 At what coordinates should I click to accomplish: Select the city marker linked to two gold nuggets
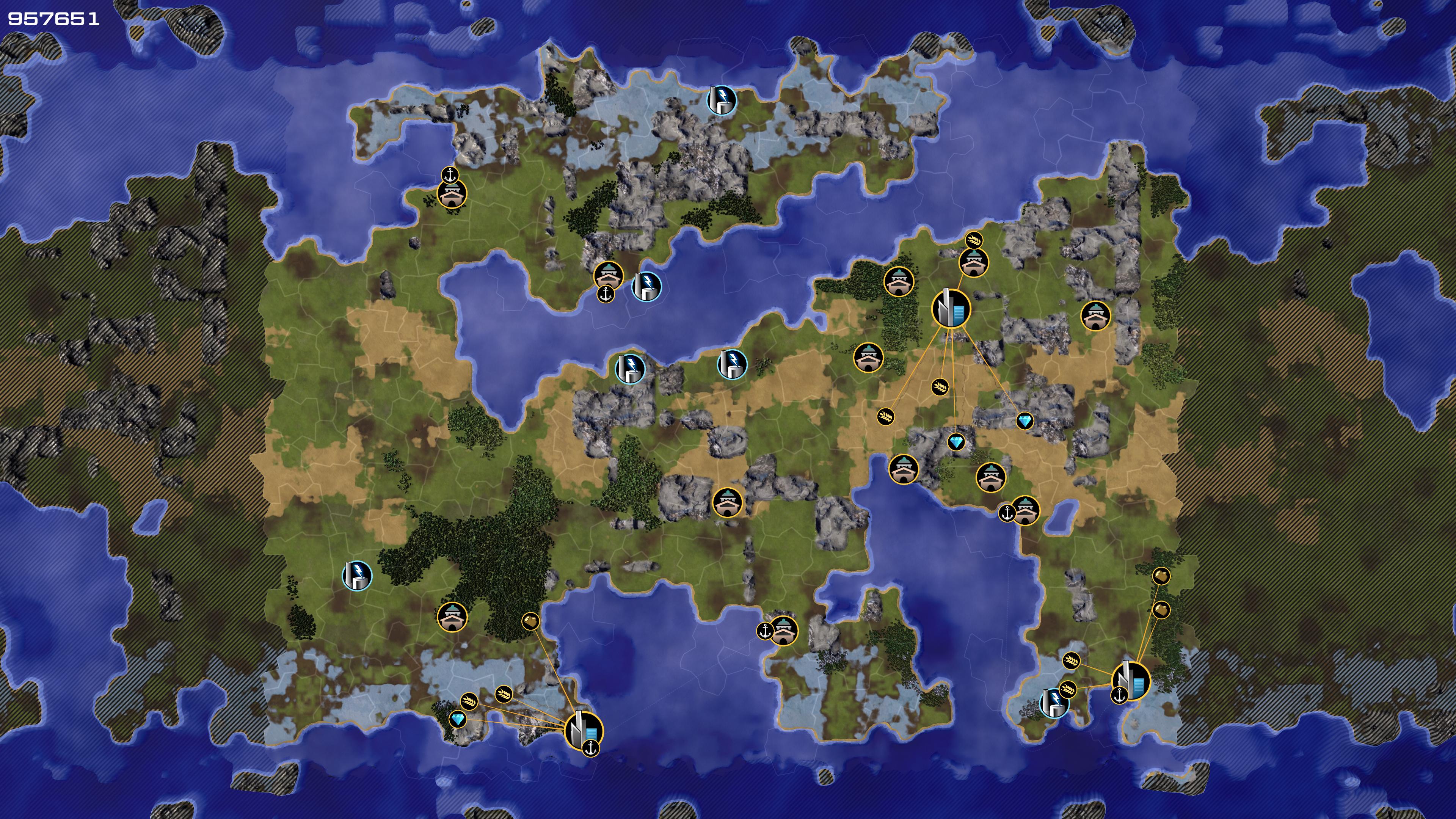(1130, 682)
